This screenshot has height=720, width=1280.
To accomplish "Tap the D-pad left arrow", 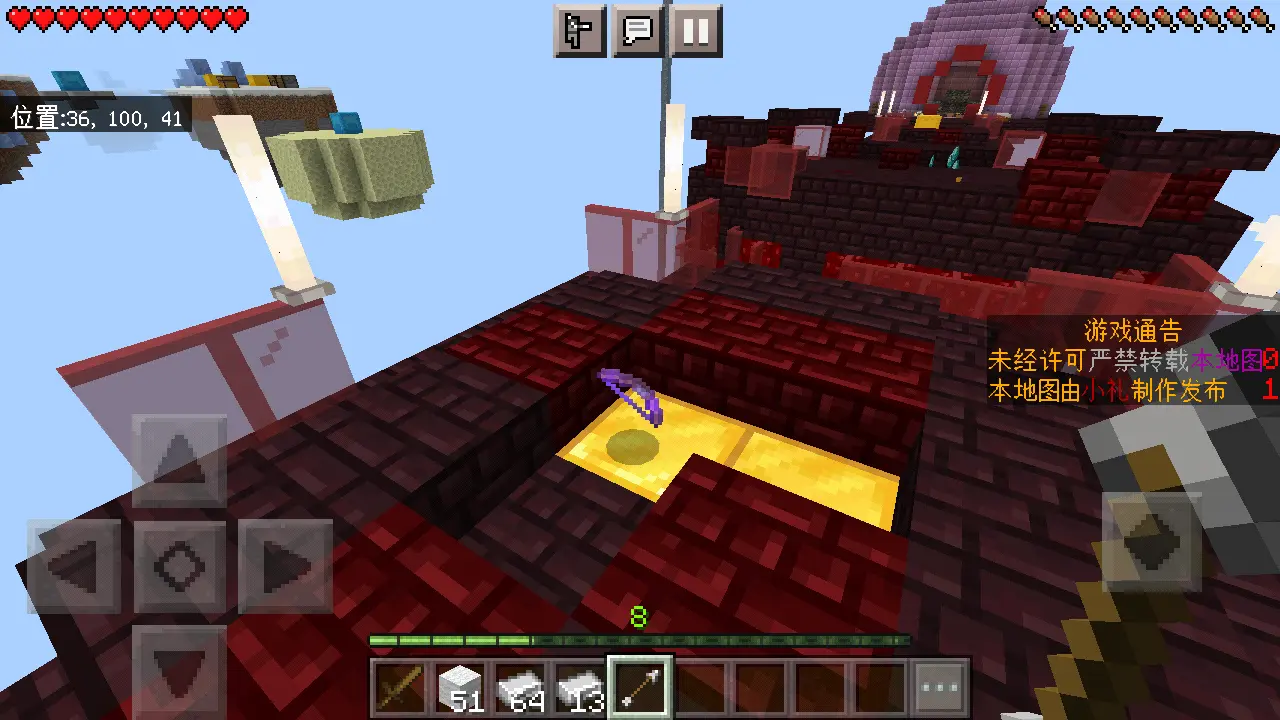I will pyautogui.click(x=74, y=566).
